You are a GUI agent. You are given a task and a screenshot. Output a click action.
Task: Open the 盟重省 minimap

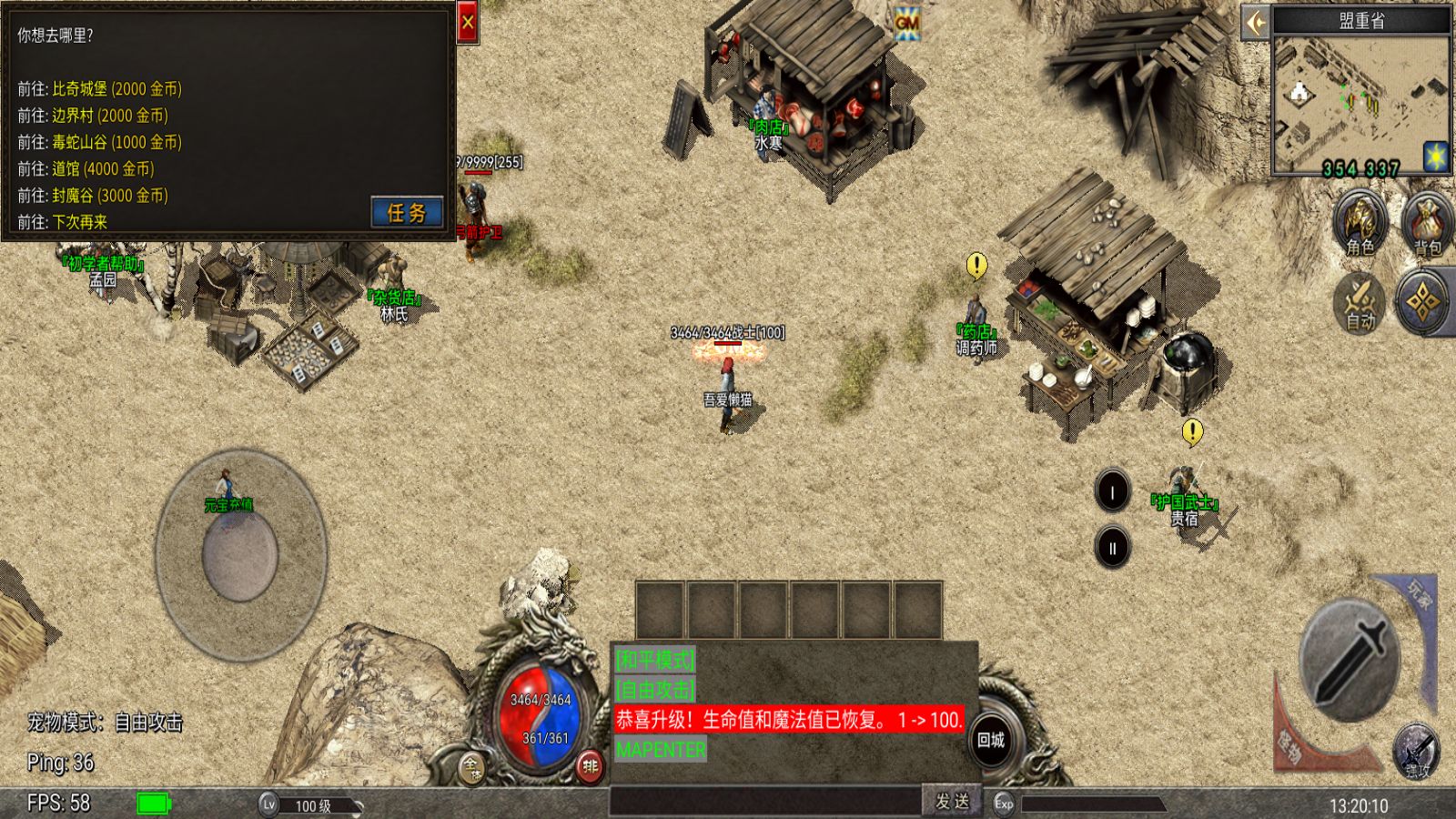click(1361, 106)
